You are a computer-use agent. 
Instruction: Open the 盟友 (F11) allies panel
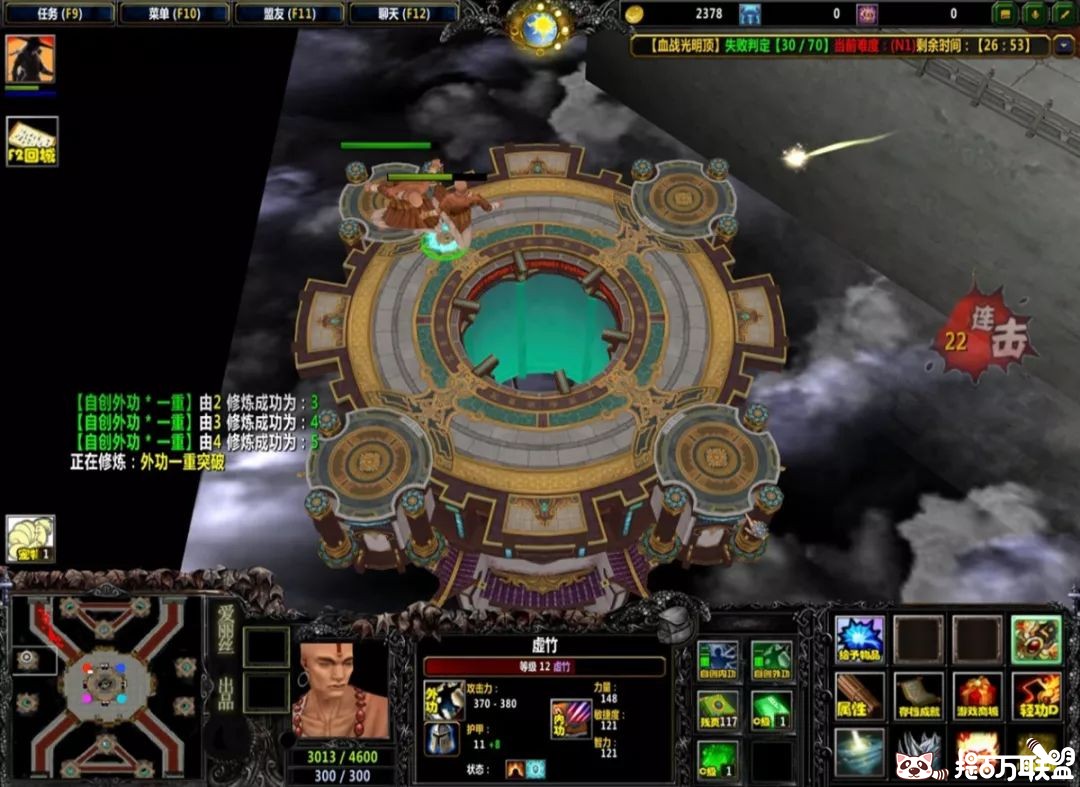pos(289,14)
